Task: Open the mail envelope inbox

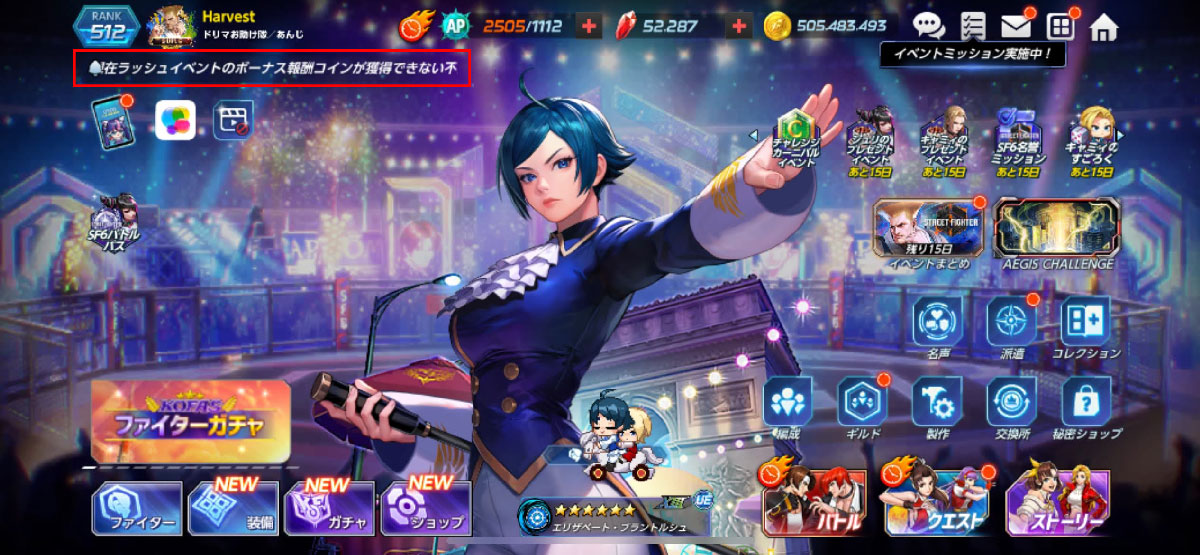Action: click(x=1016, y=26)
